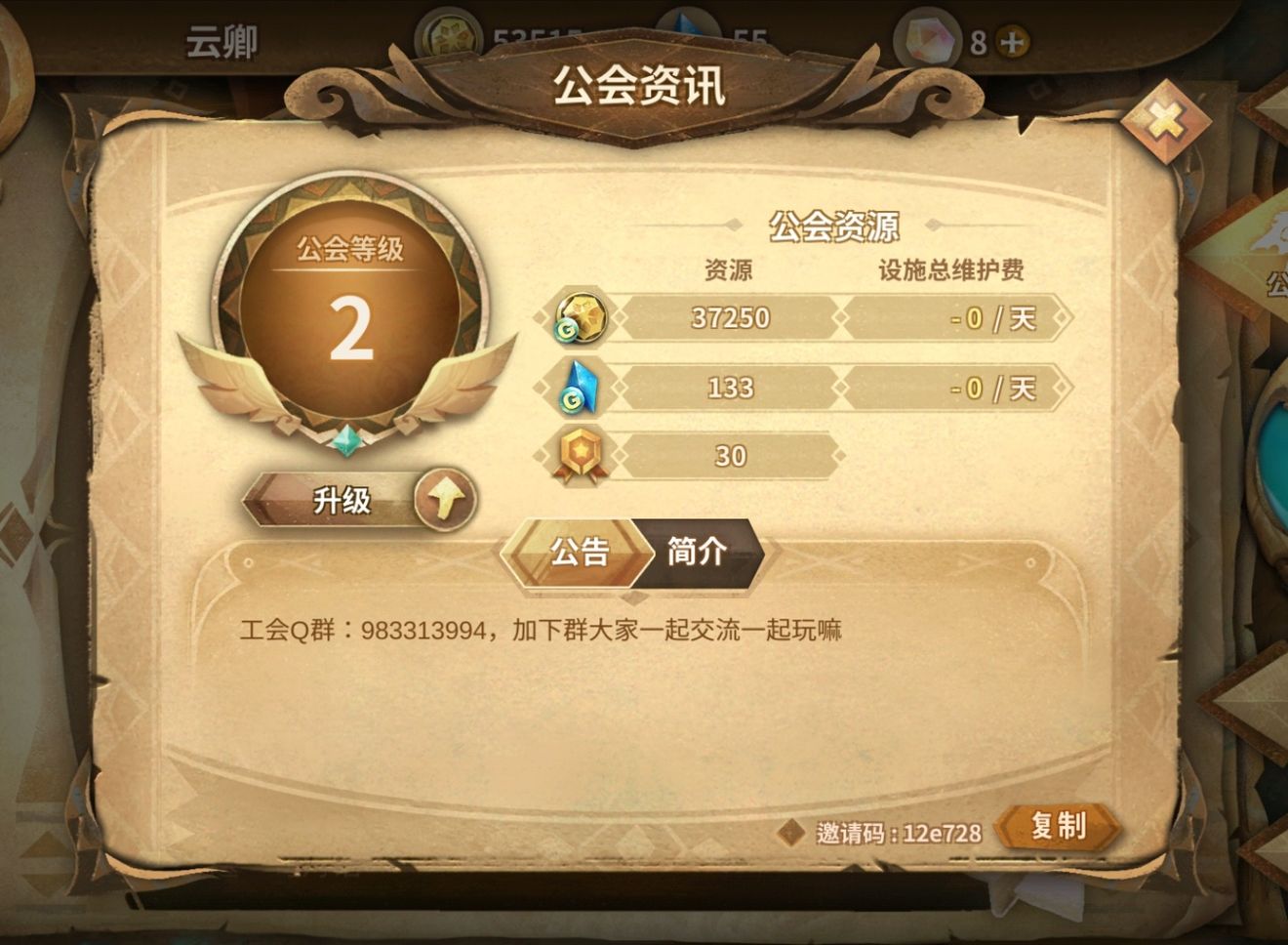
Task: Click the crystal shard currency icon showing 8
Action: click(x=929, y=39)
